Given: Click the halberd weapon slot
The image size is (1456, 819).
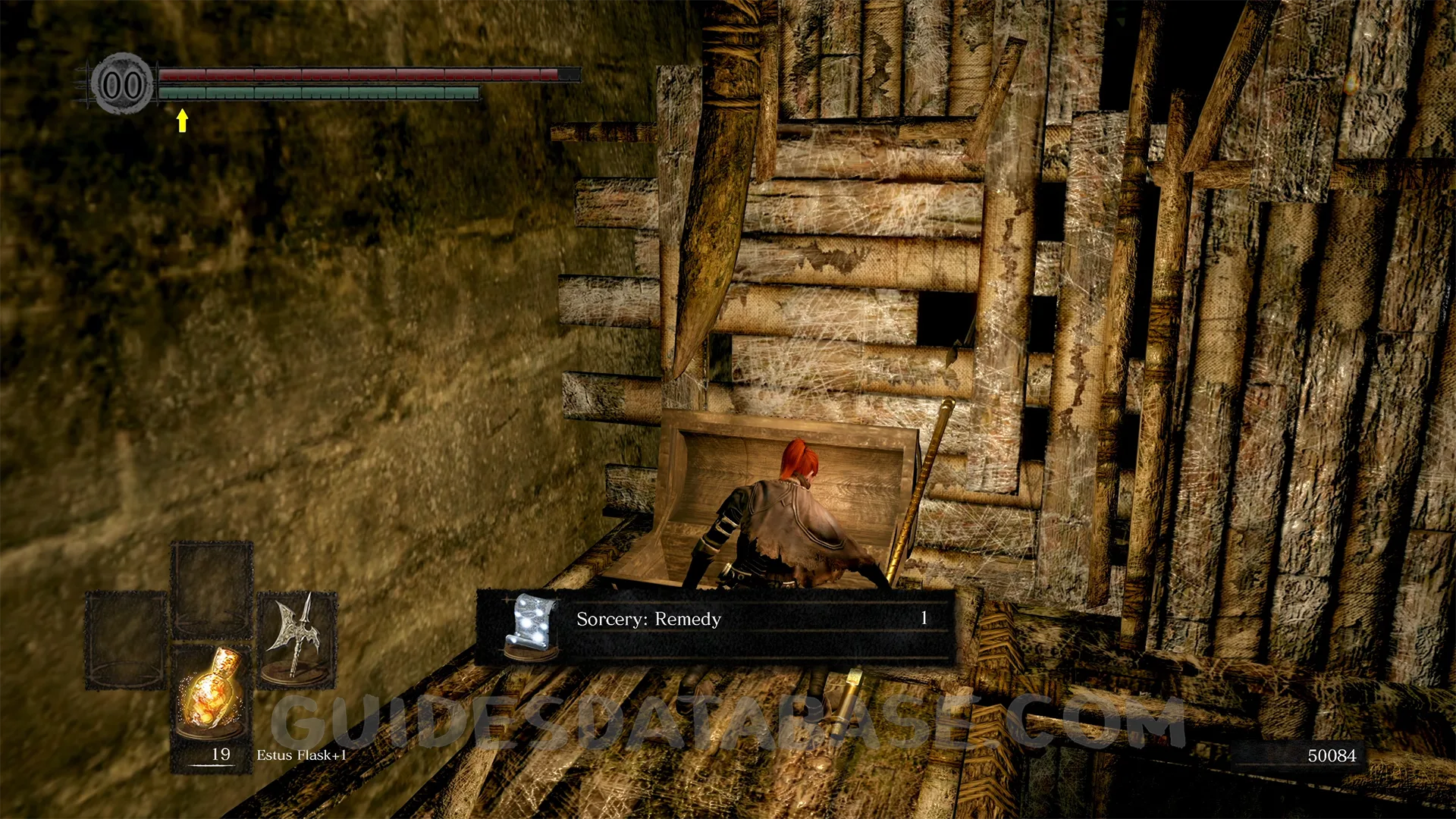Looking at the screenshot, I should pyautogui.click(x=297, y=639).
